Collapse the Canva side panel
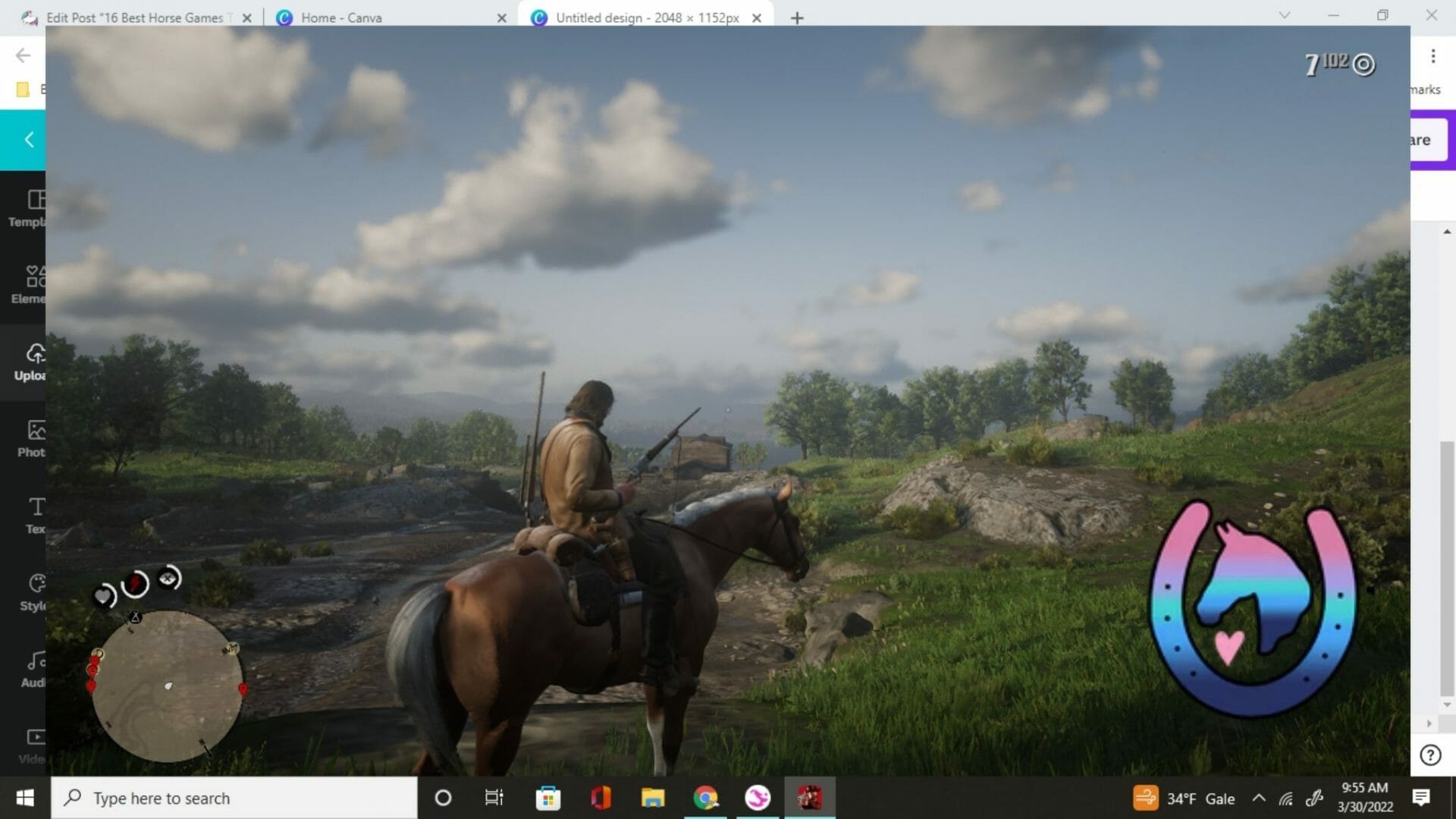 pyautogui.click(x=28, y=140)
